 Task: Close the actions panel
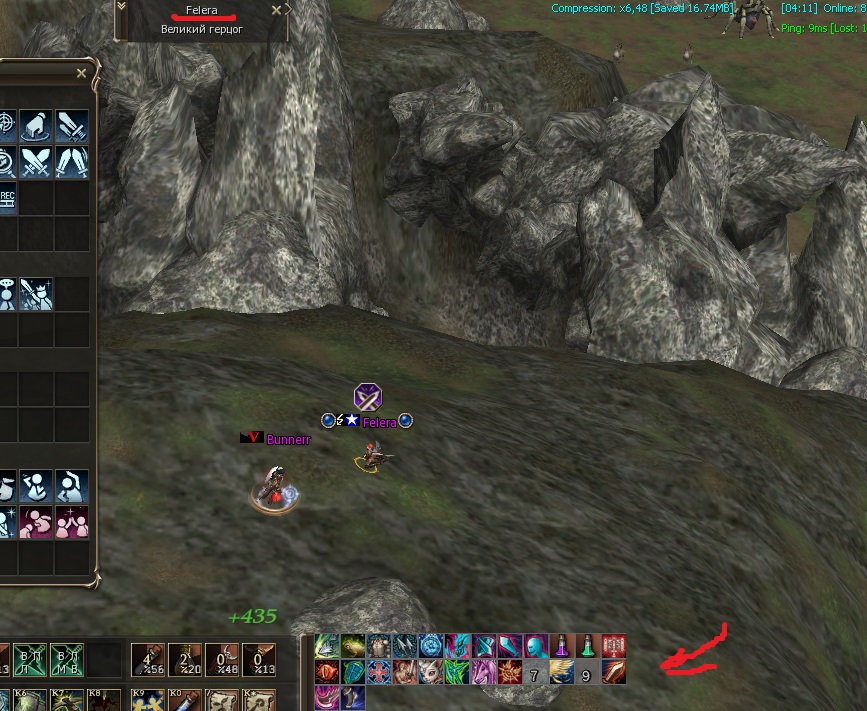82,73
